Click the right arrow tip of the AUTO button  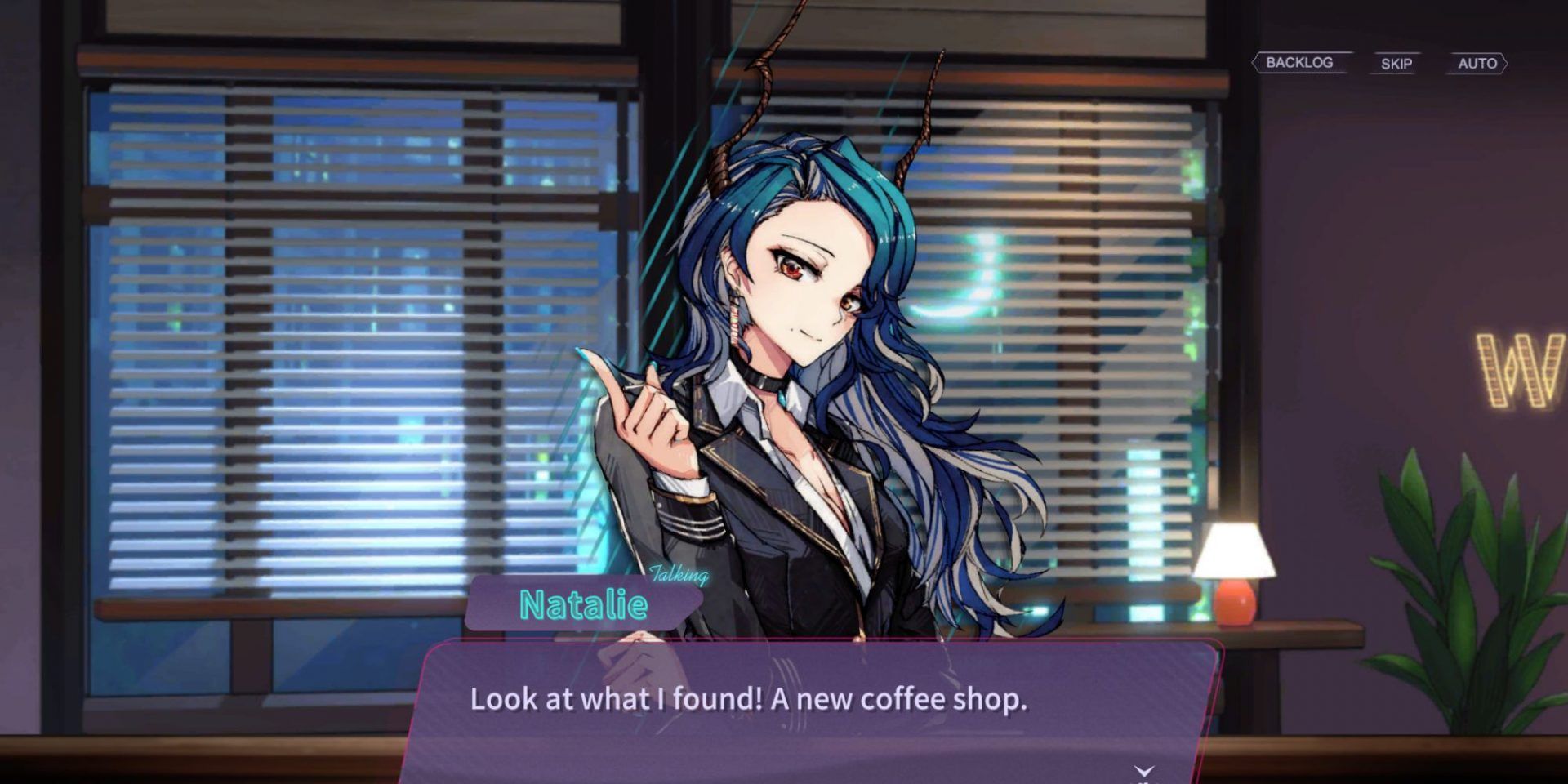pos(1508,65)
